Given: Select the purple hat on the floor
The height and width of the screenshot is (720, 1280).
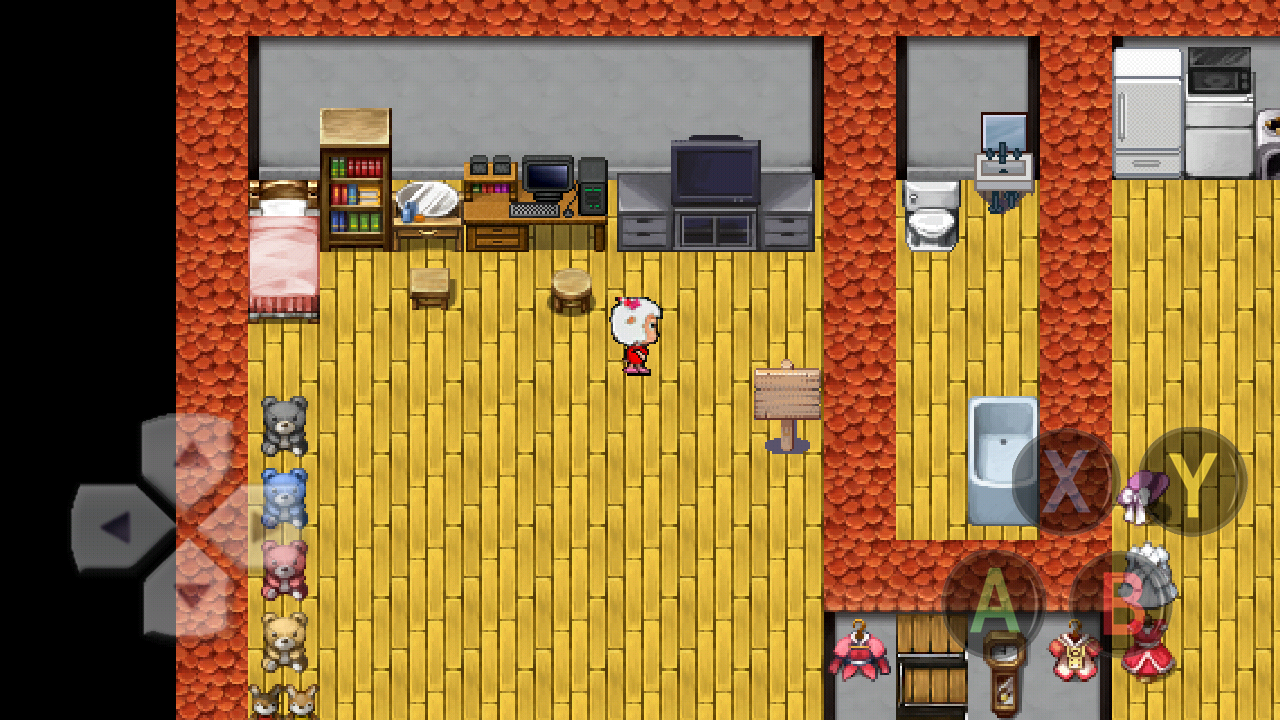Looking at the screenshot, I should coord(1142,490).
